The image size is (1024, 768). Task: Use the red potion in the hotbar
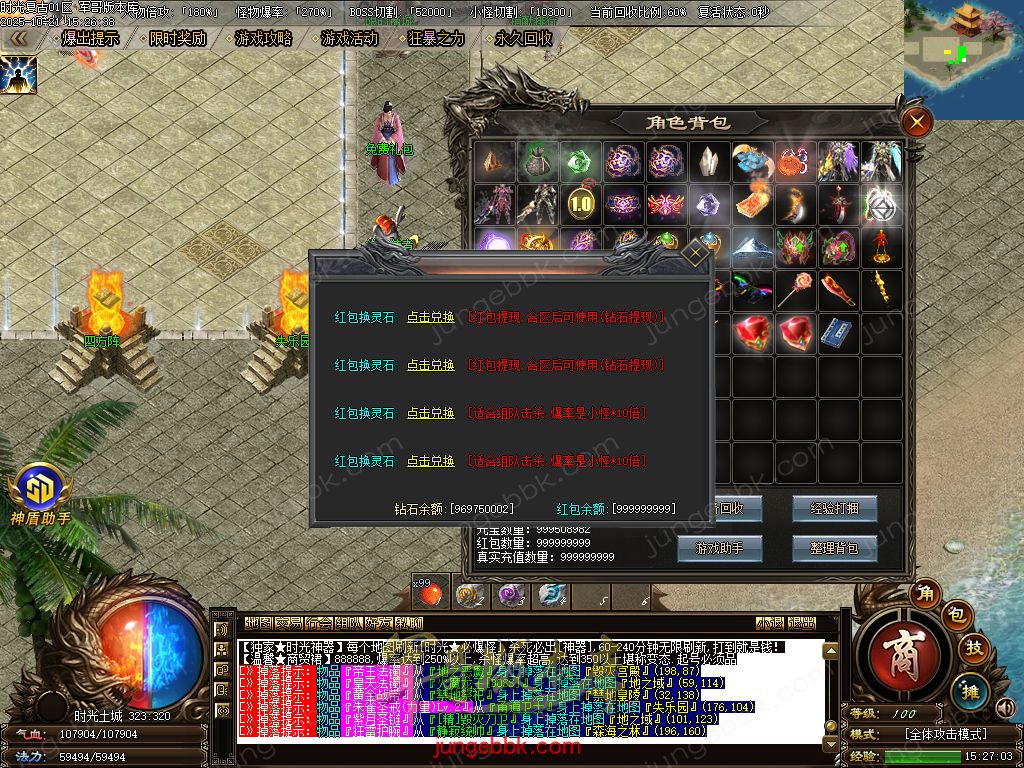pyautogui.click(x=430, y=594)
